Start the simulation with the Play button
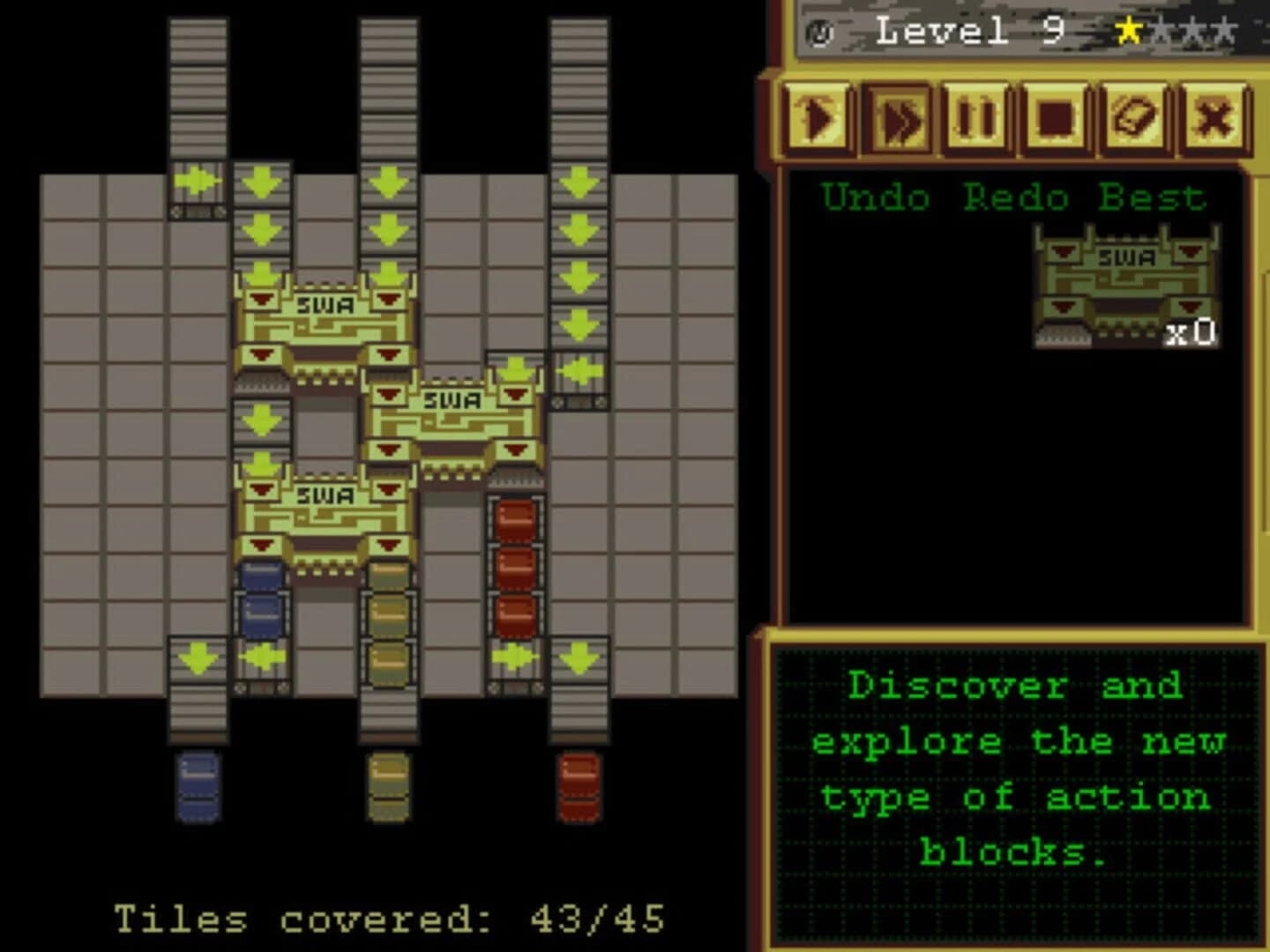This screenshot has height=952, width=1270. coord(820,115)
